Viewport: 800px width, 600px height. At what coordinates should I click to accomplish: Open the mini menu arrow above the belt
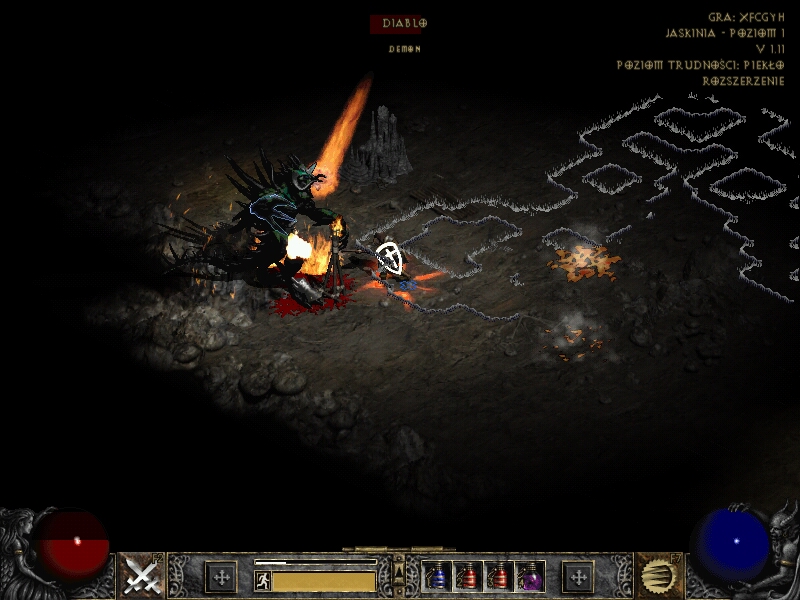tap(399, 572)
